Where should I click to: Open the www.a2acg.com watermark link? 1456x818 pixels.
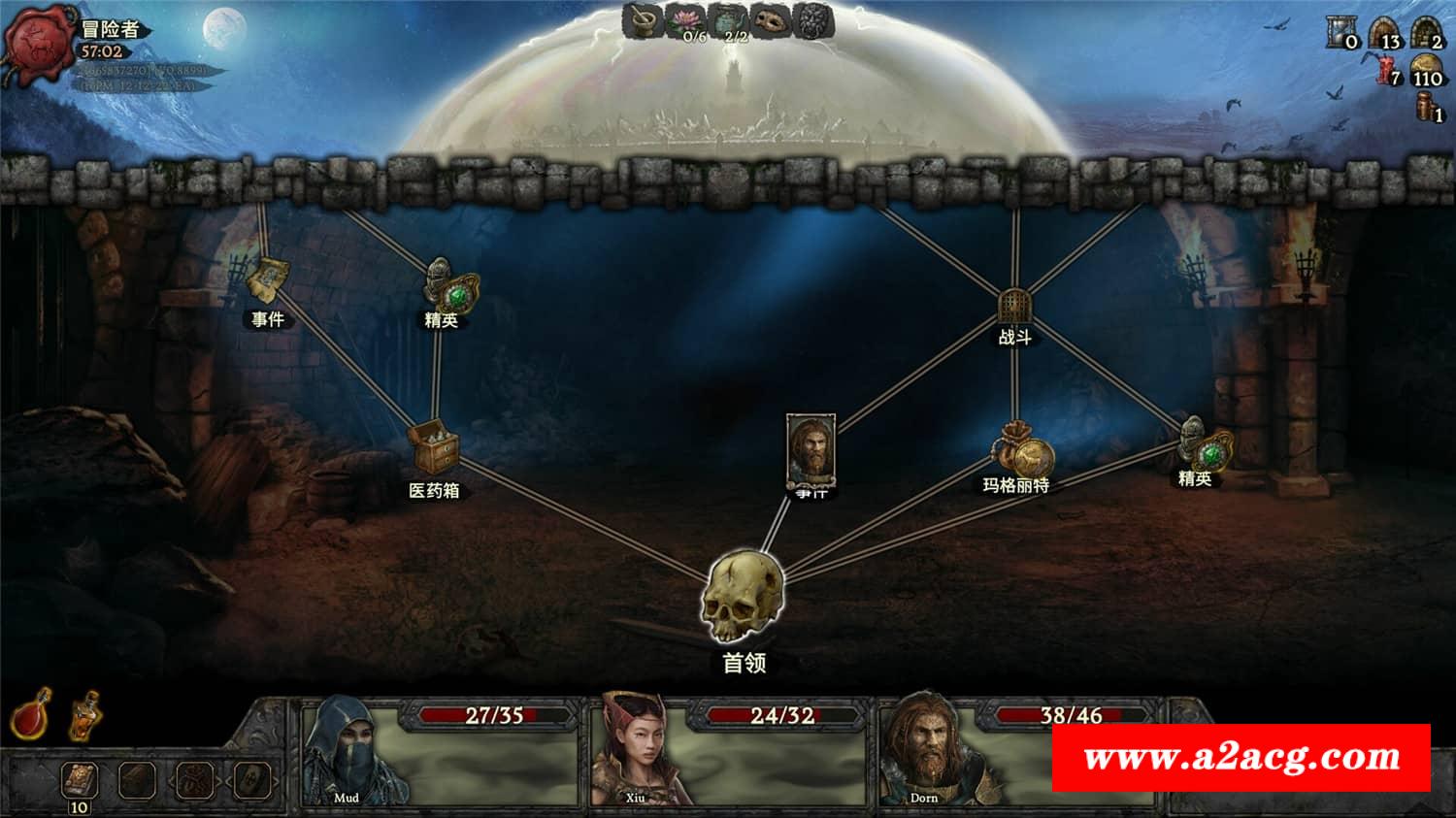point(1241,757)
